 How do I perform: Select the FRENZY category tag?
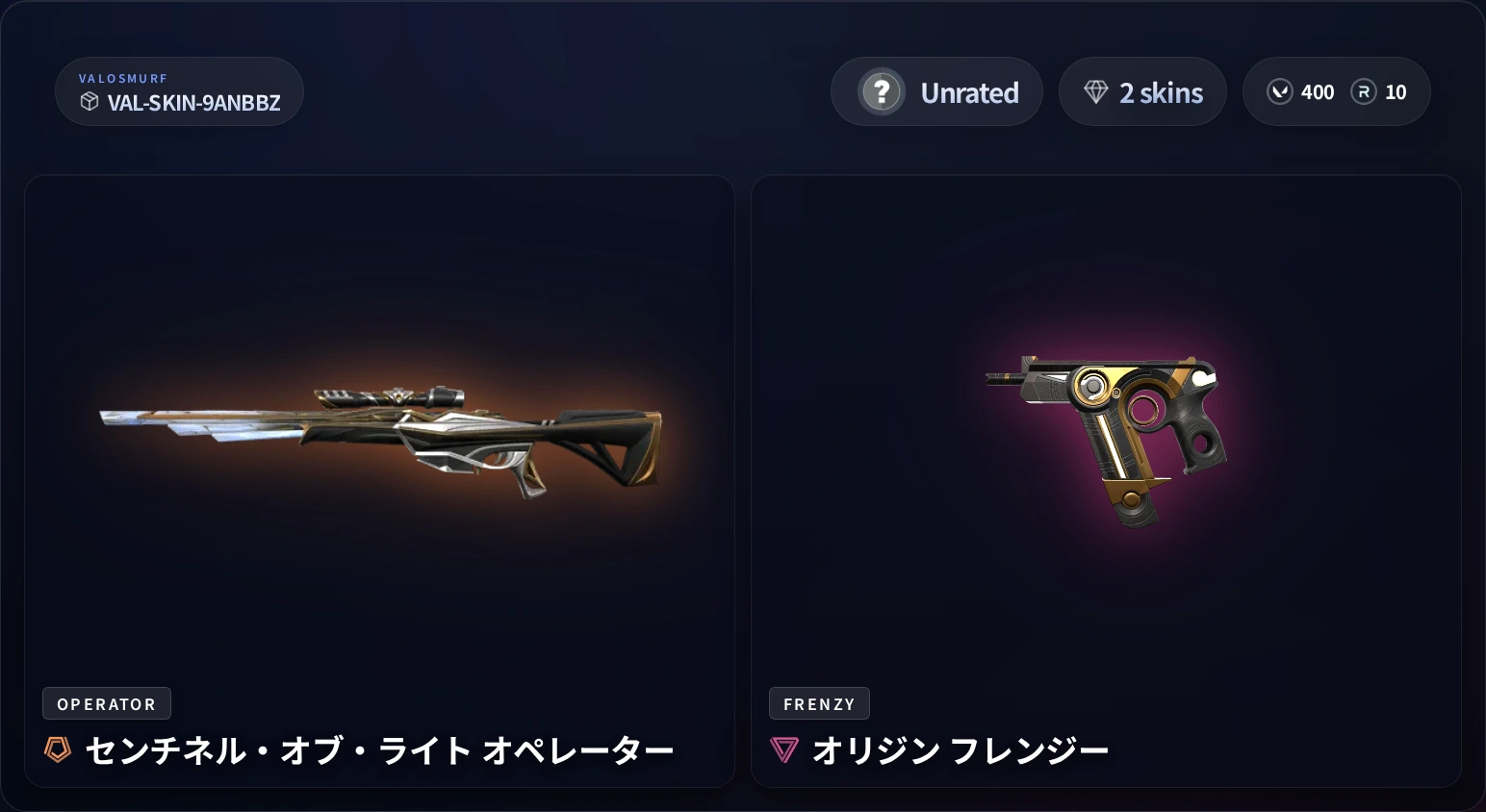tap(819, 703)
